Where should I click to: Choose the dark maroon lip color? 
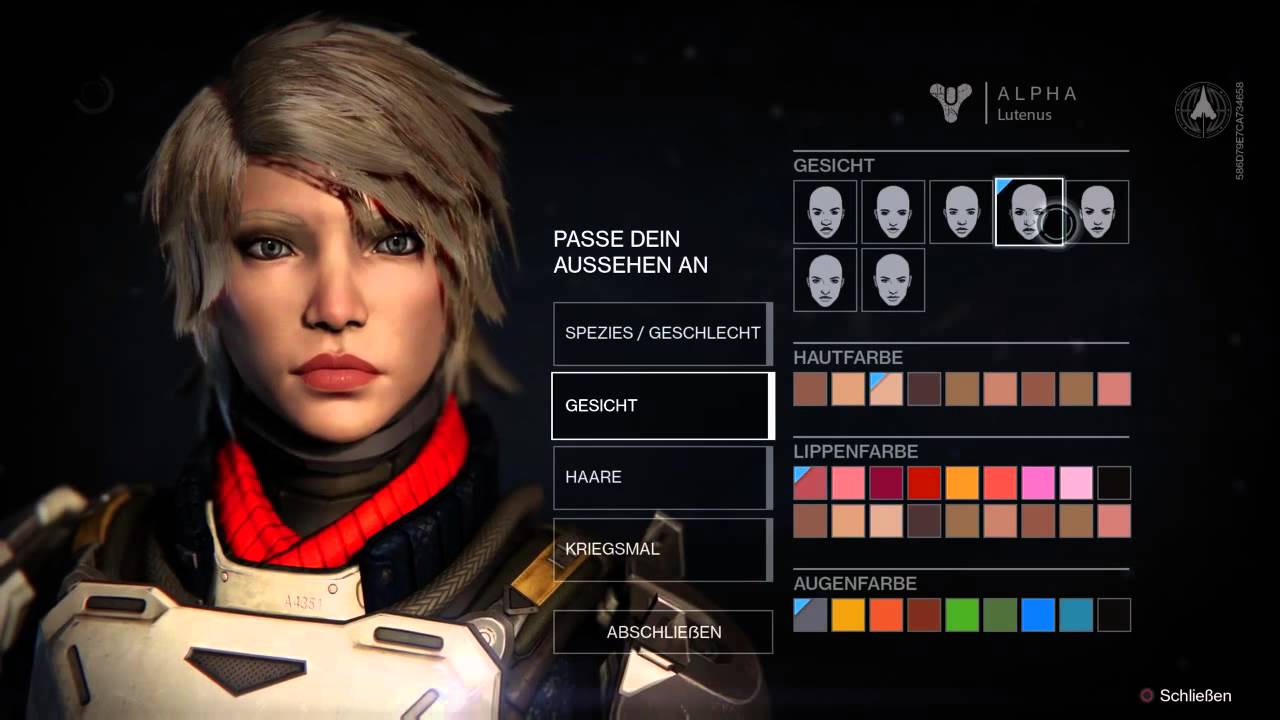coord(886,483)
